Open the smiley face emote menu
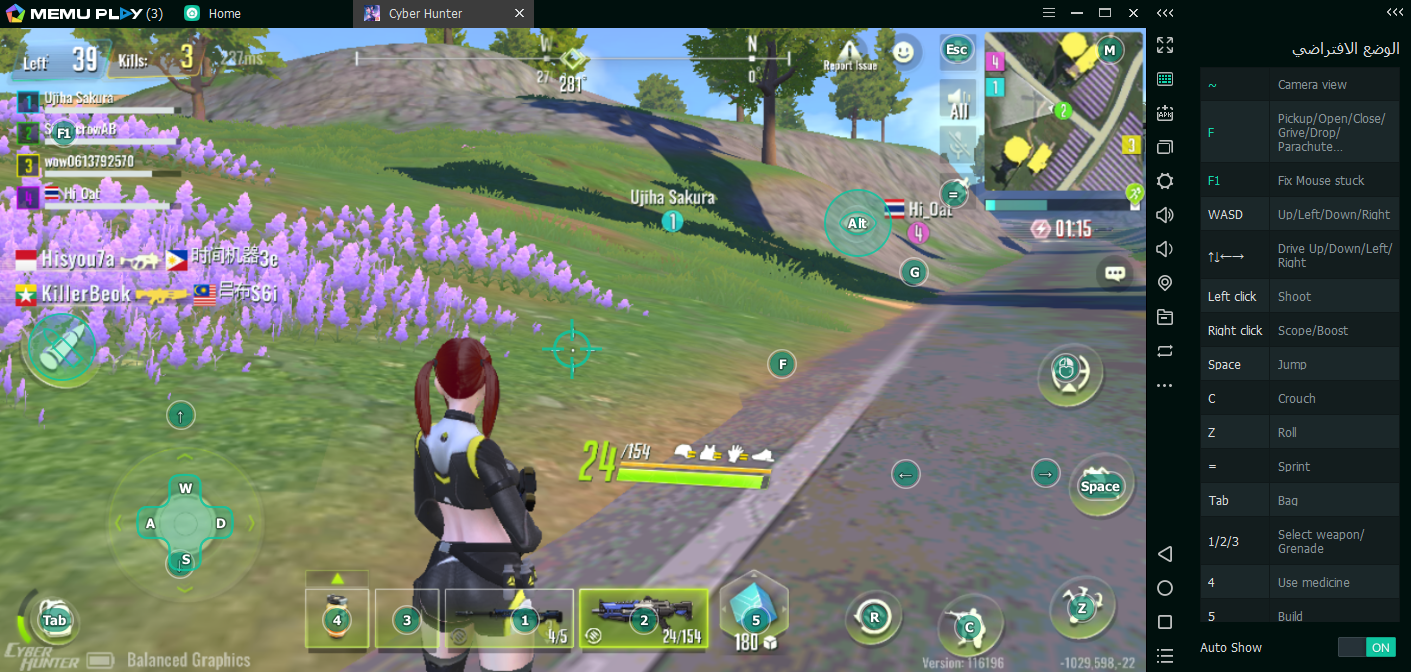Viewport: 1411px width, 672px height. point(904,52)
